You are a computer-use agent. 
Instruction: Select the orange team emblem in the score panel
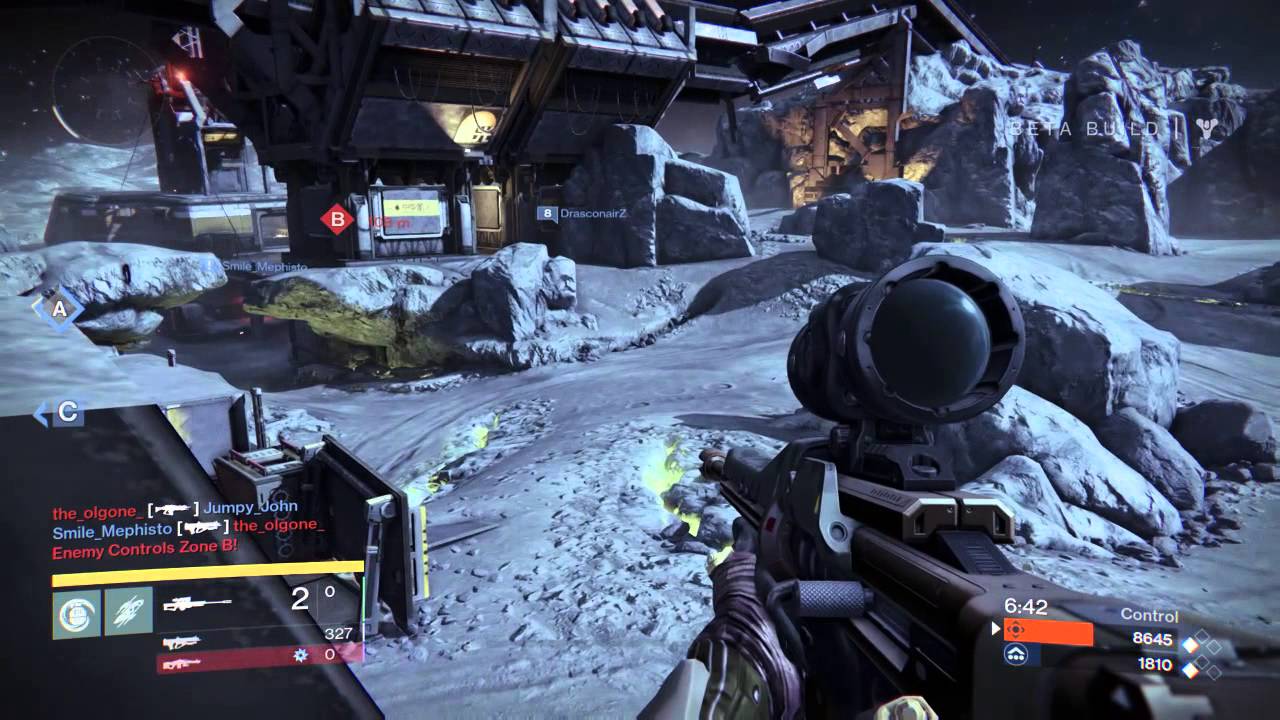click(x=1016, y=629)
